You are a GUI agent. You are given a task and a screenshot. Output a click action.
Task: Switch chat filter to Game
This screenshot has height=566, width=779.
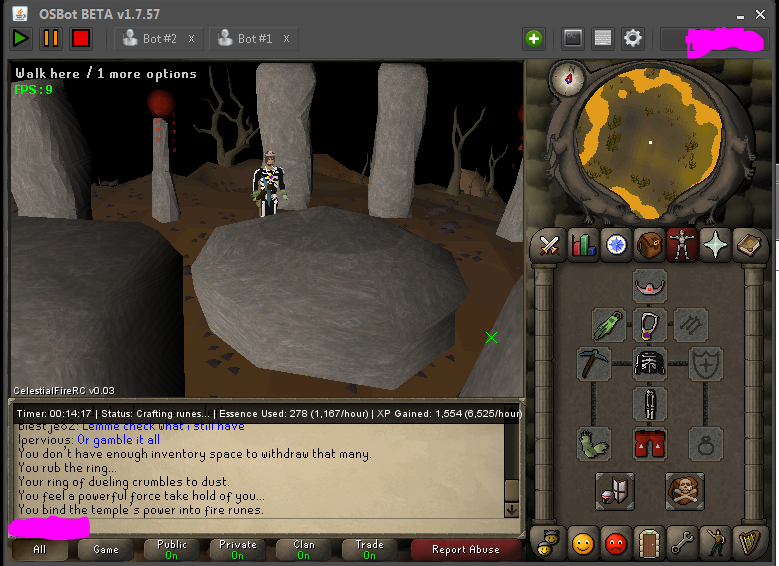[106, 549]
